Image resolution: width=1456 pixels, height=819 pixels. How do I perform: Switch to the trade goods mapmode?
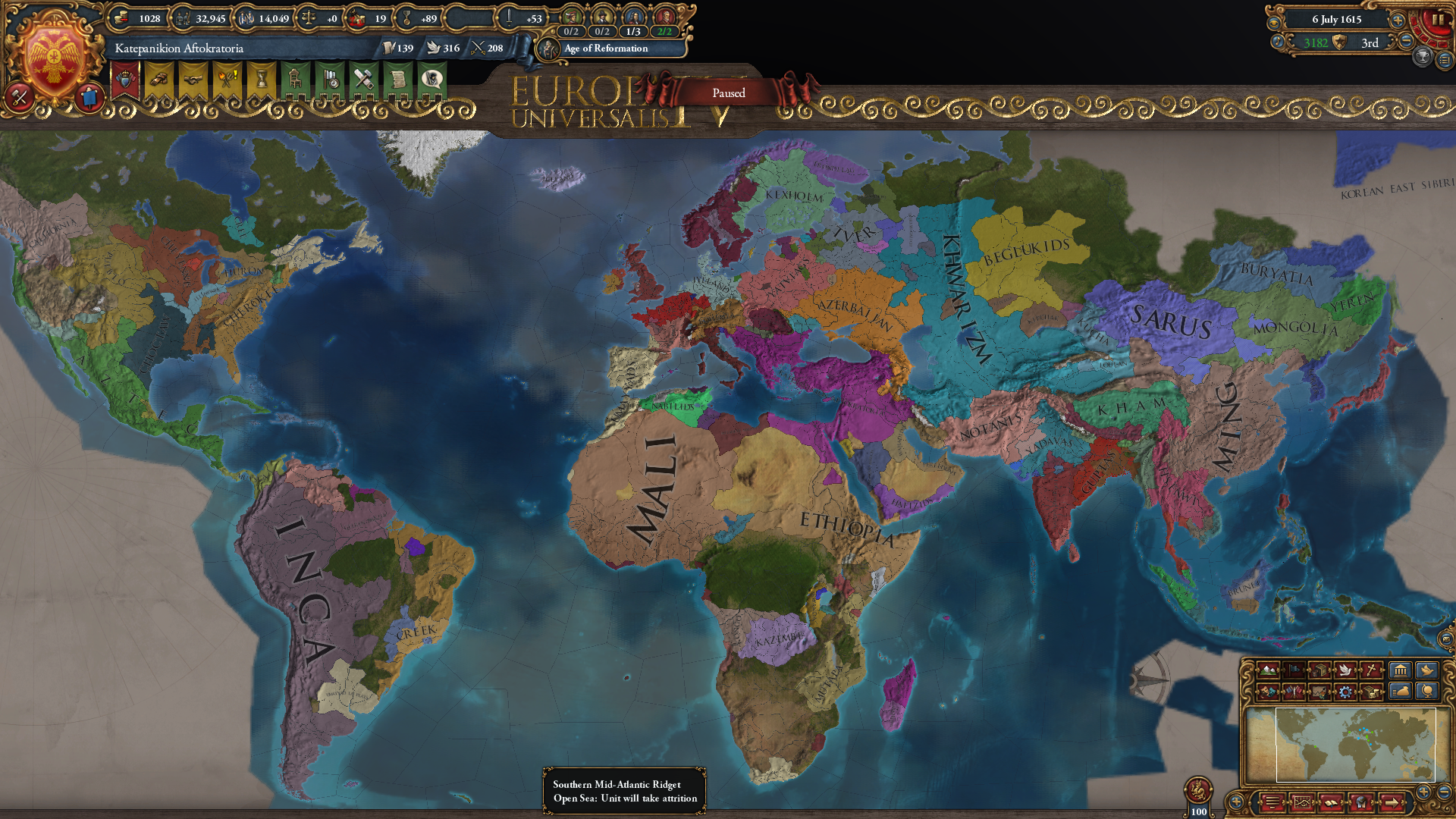click(x=1321, y=671)
